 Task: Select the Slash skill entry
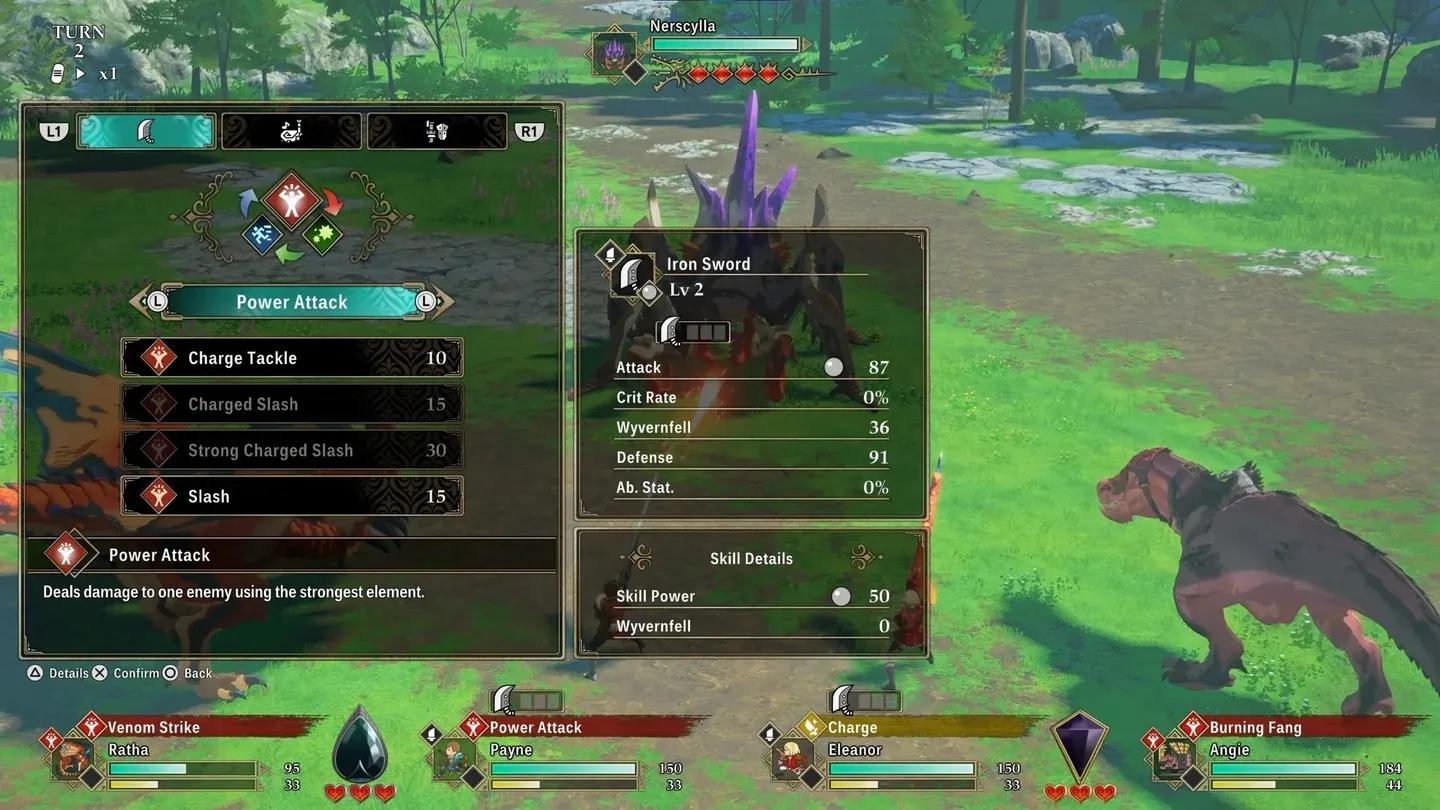coord(290,496)
